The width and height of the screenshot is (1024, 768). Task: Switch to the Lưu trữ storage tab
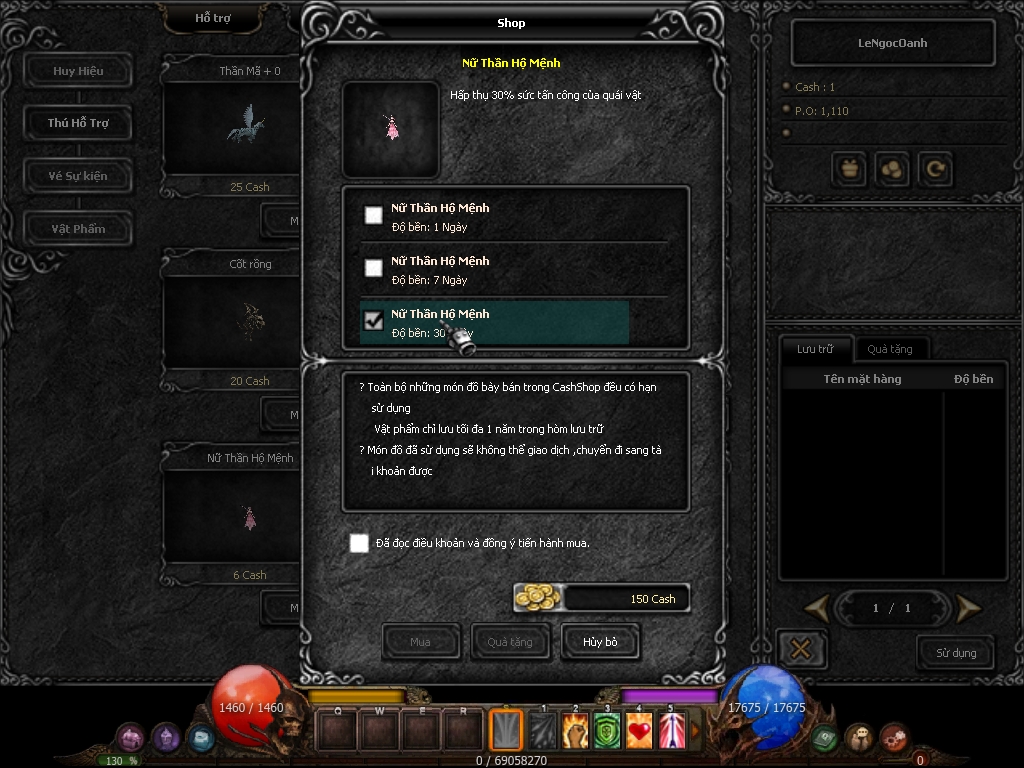[x=815, y=349]
